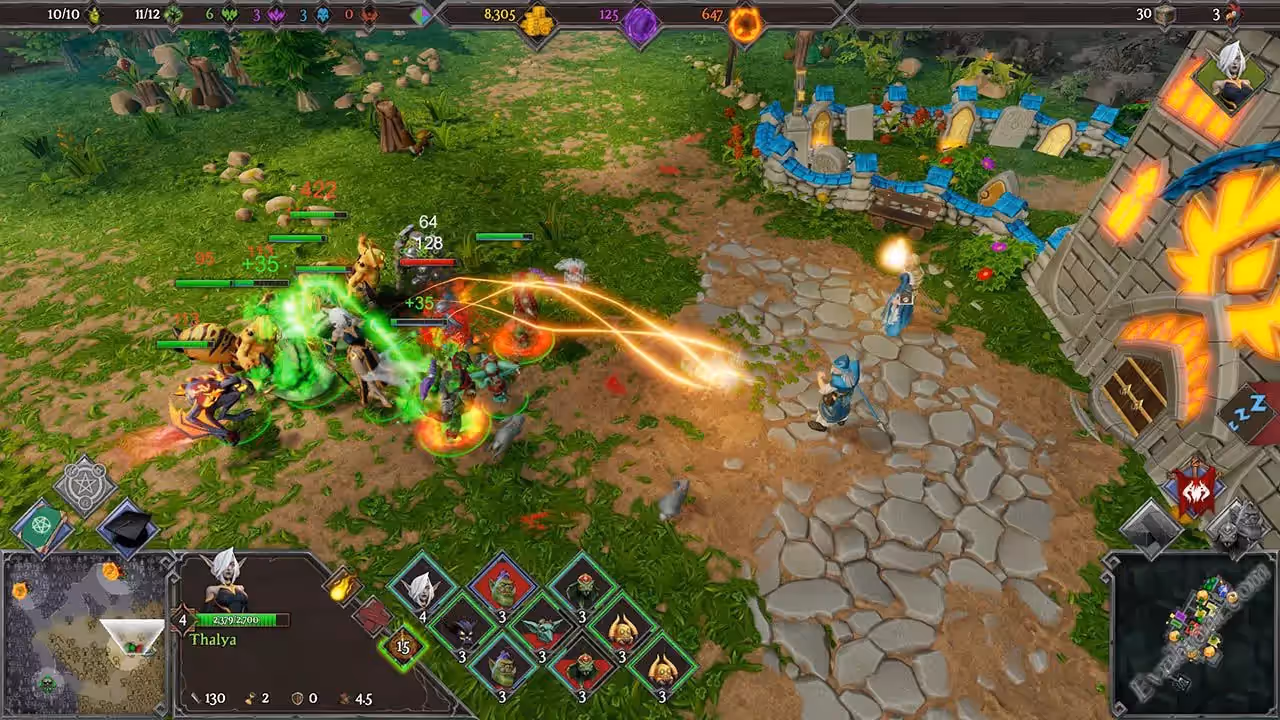Click the dungeon overview minimap
The image size is (1280, 720).
1190,632
